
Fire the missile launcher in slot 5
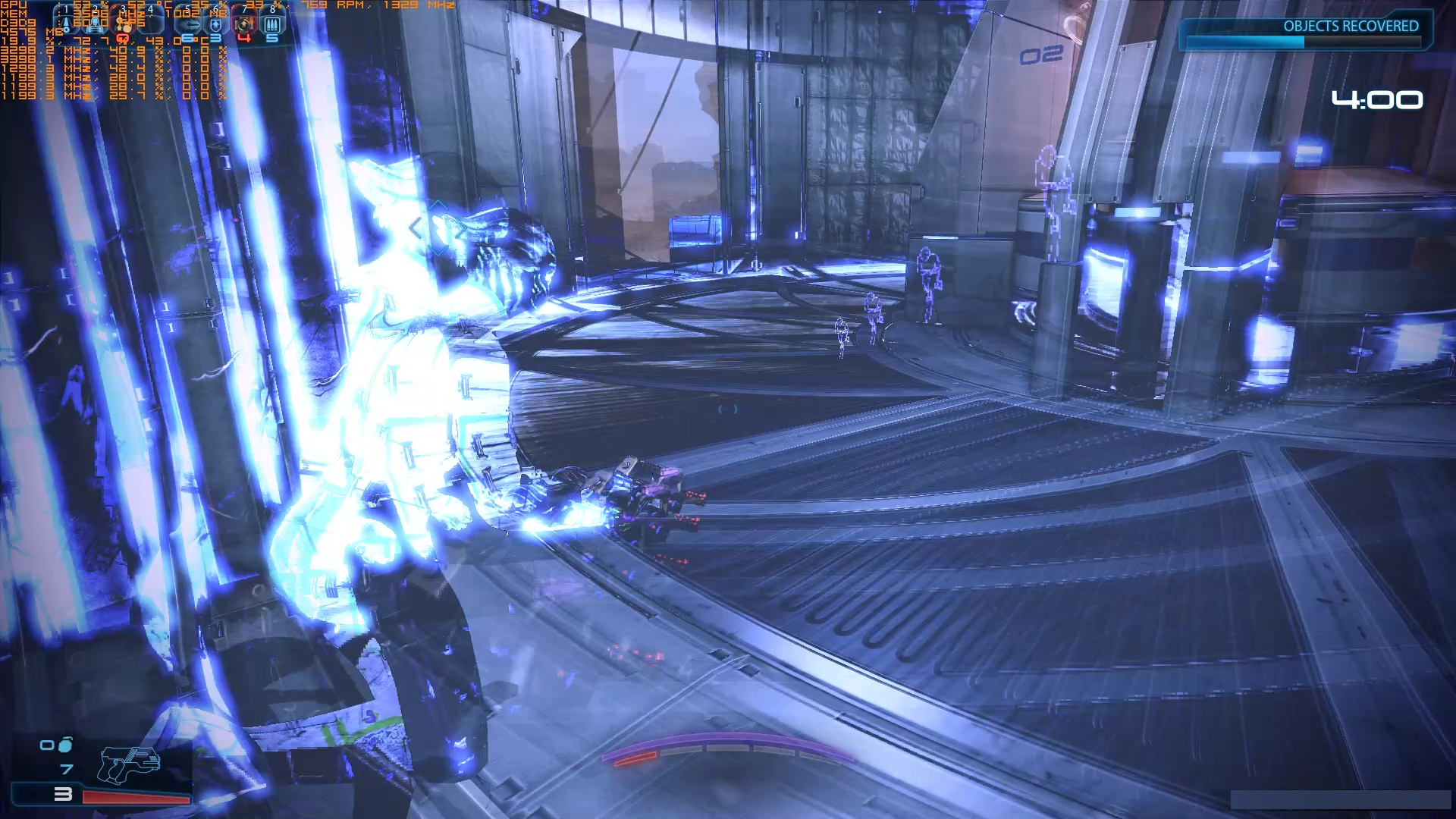pyautogui.click(x=189, y=24)
